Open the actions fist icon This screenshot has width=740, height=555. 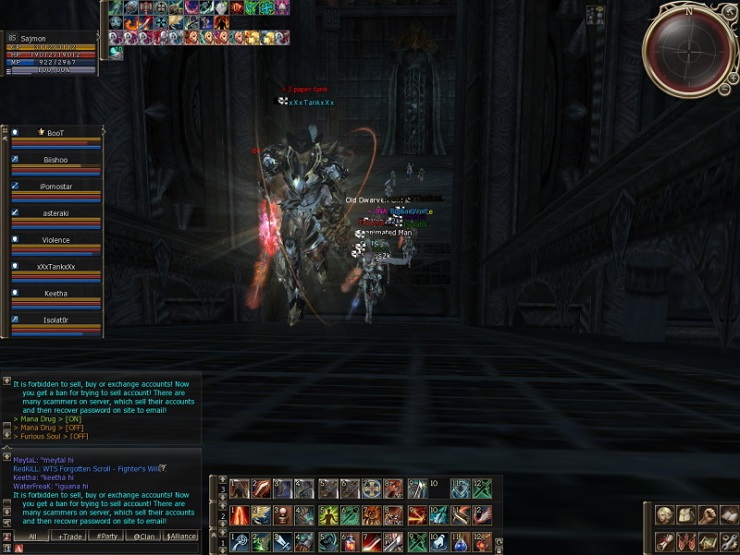tap(709, 516)
